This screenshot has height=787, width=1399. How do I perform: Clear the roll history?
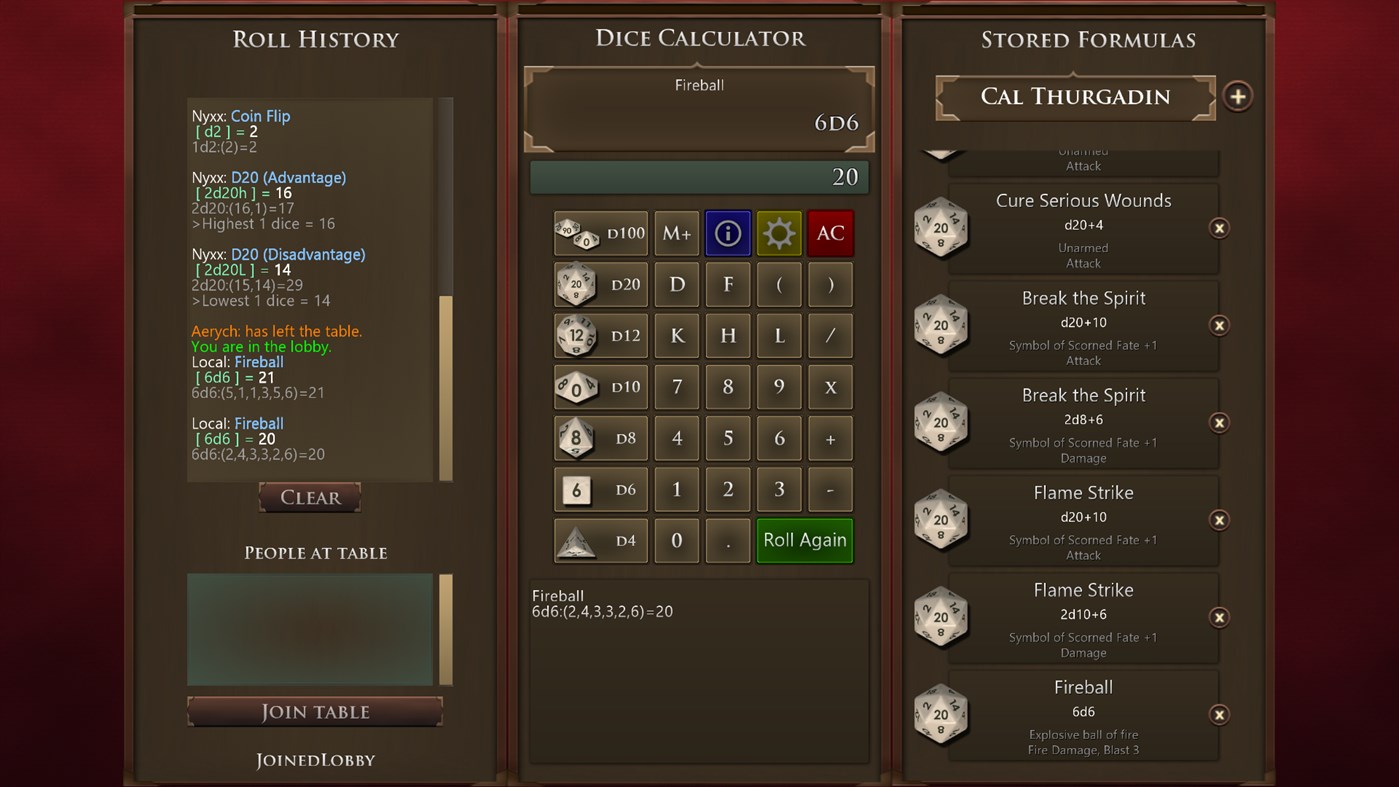pos(309,497)
